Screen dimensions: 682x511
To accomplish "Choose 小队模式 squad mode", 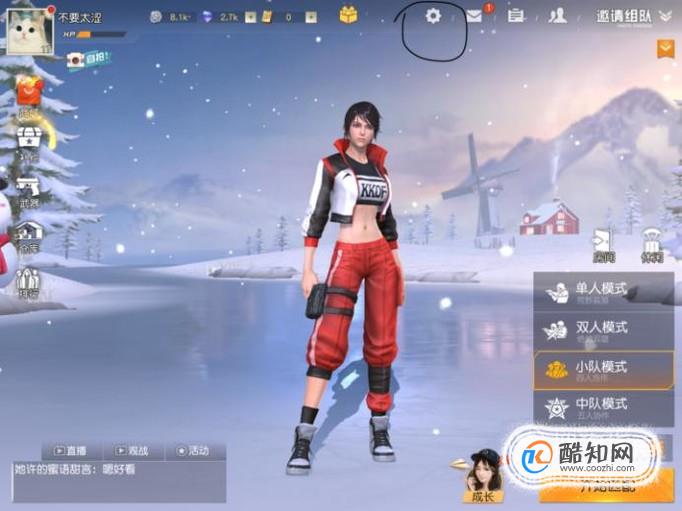I will tap(602, 369).
